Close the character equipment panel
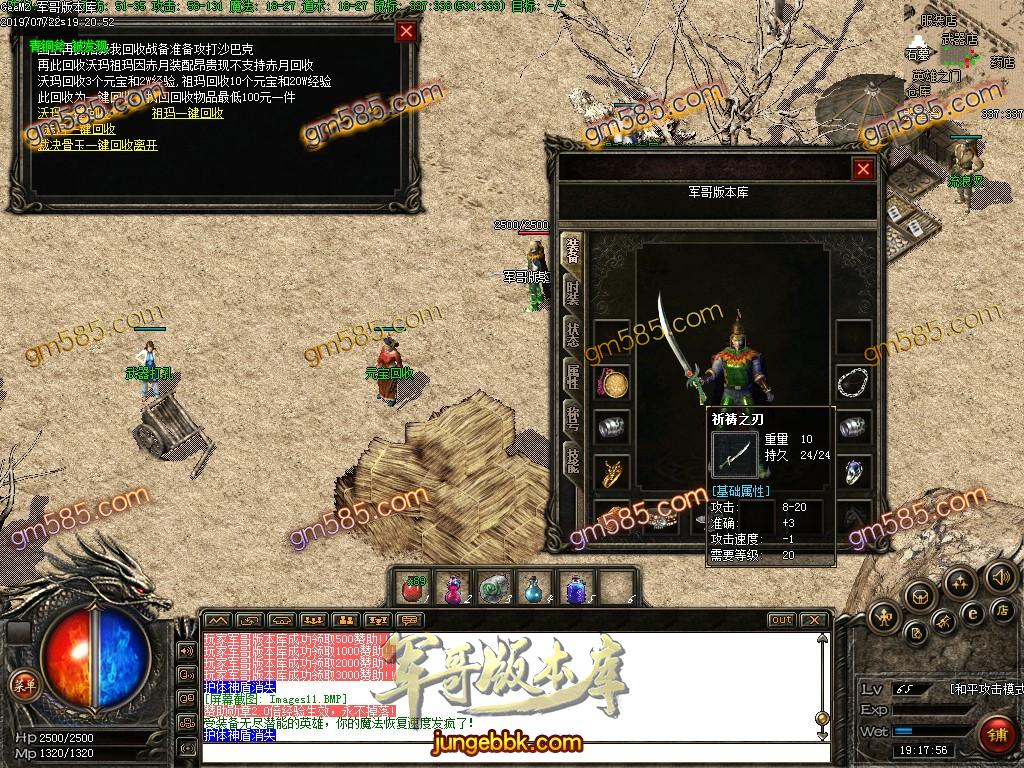This screenshot has width=1024, height=768. 864,170
